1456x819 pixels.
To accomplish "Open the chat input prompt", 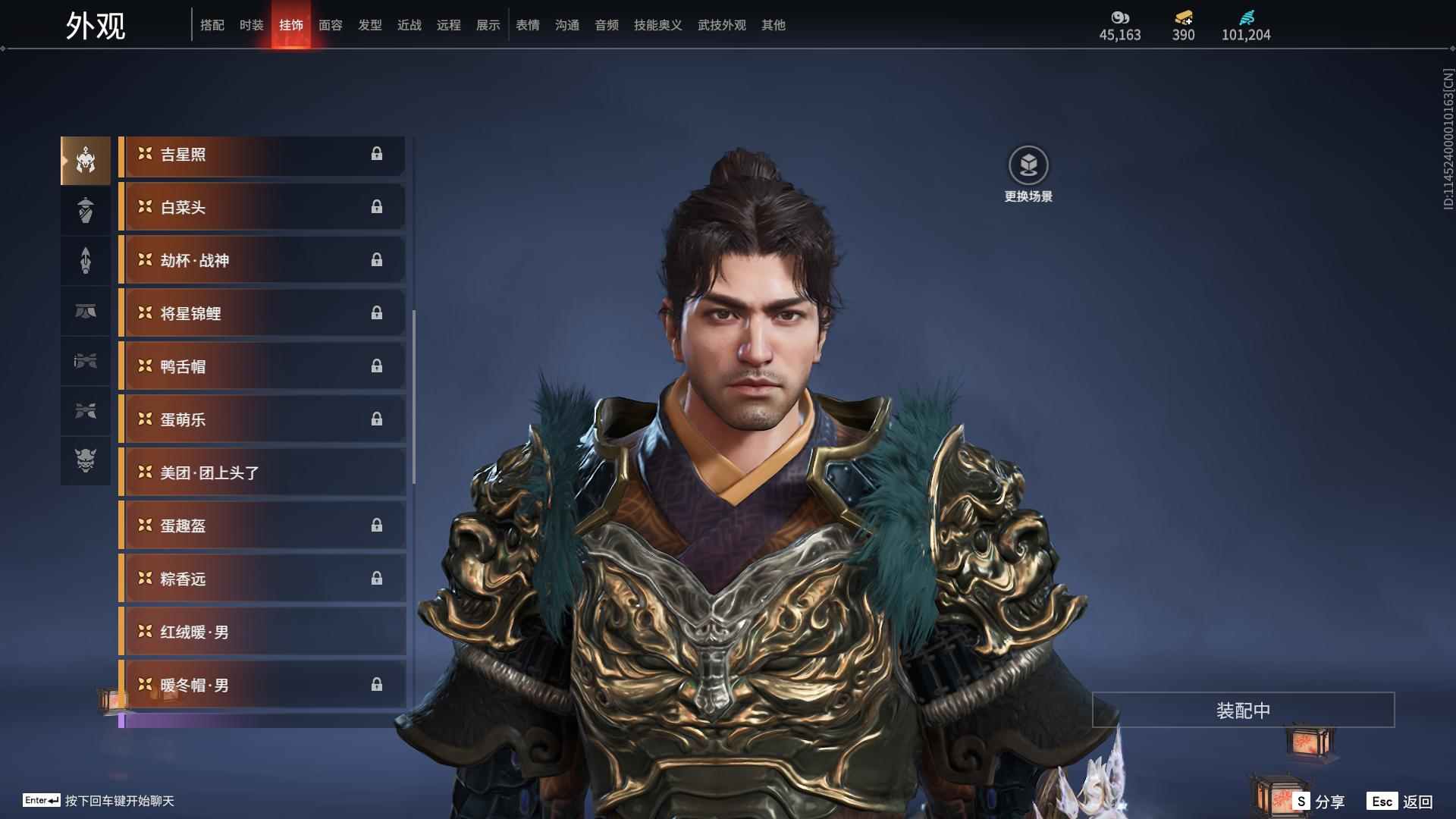I will tap(99, 801).
